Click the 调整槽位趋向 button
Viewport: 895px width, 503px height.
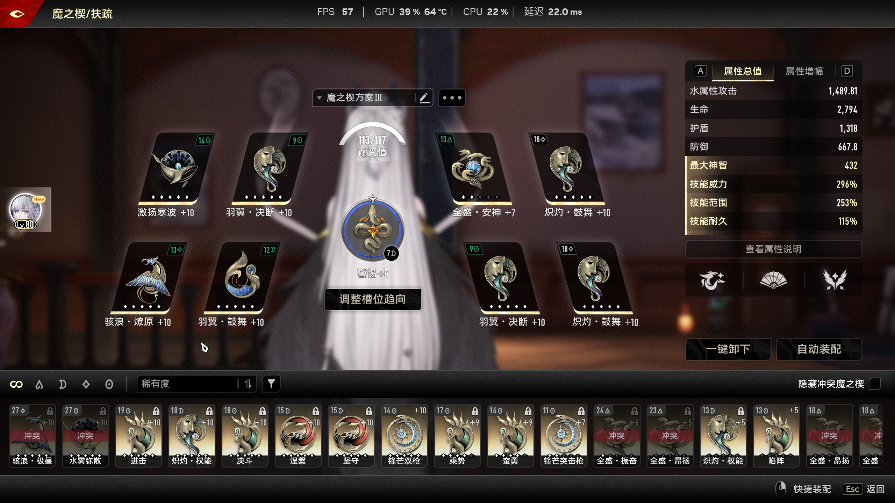pyautogui.click(x=372, y=299)
